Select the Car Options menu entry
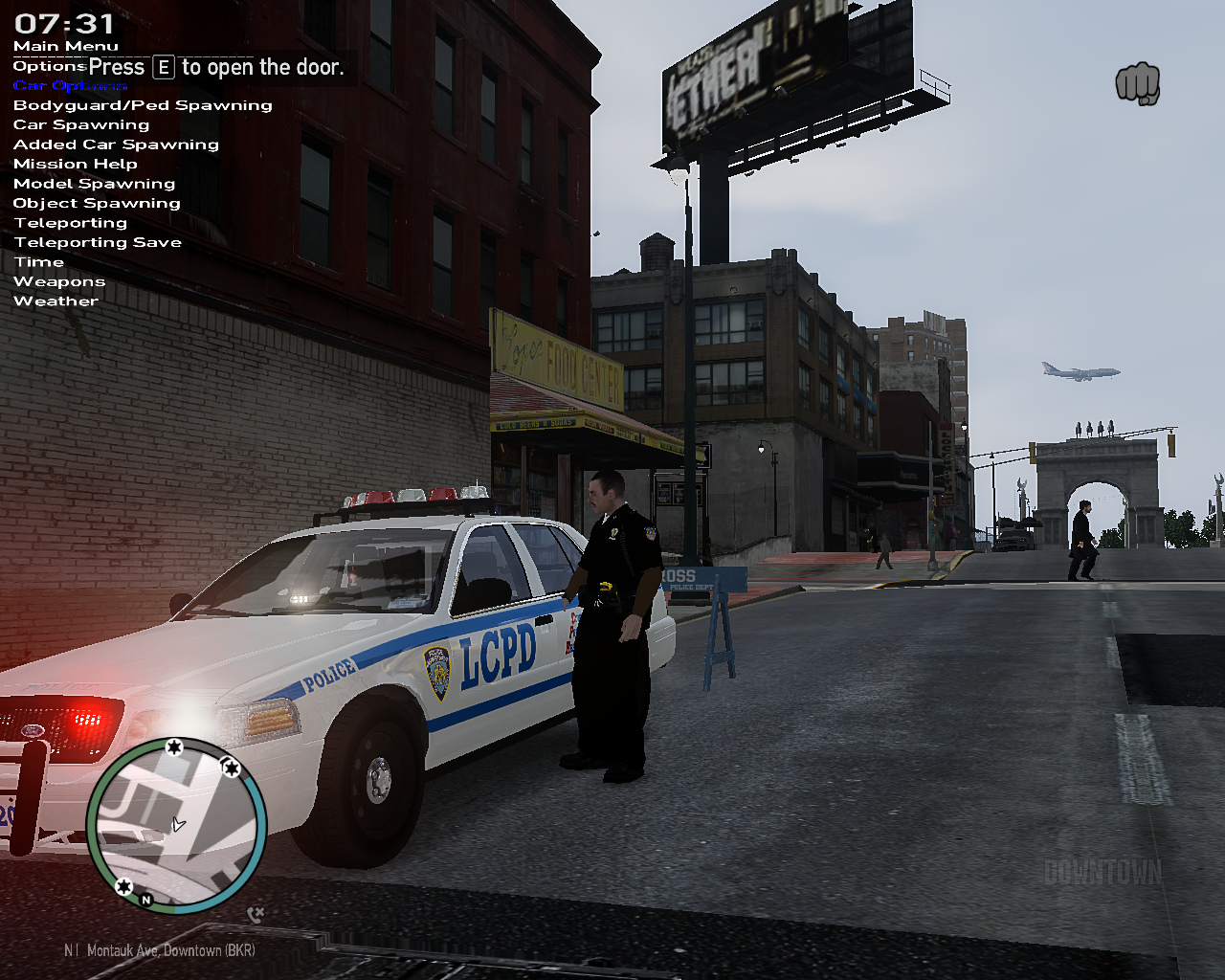This screenshot has height=980, width=1225. pos(69,86)
